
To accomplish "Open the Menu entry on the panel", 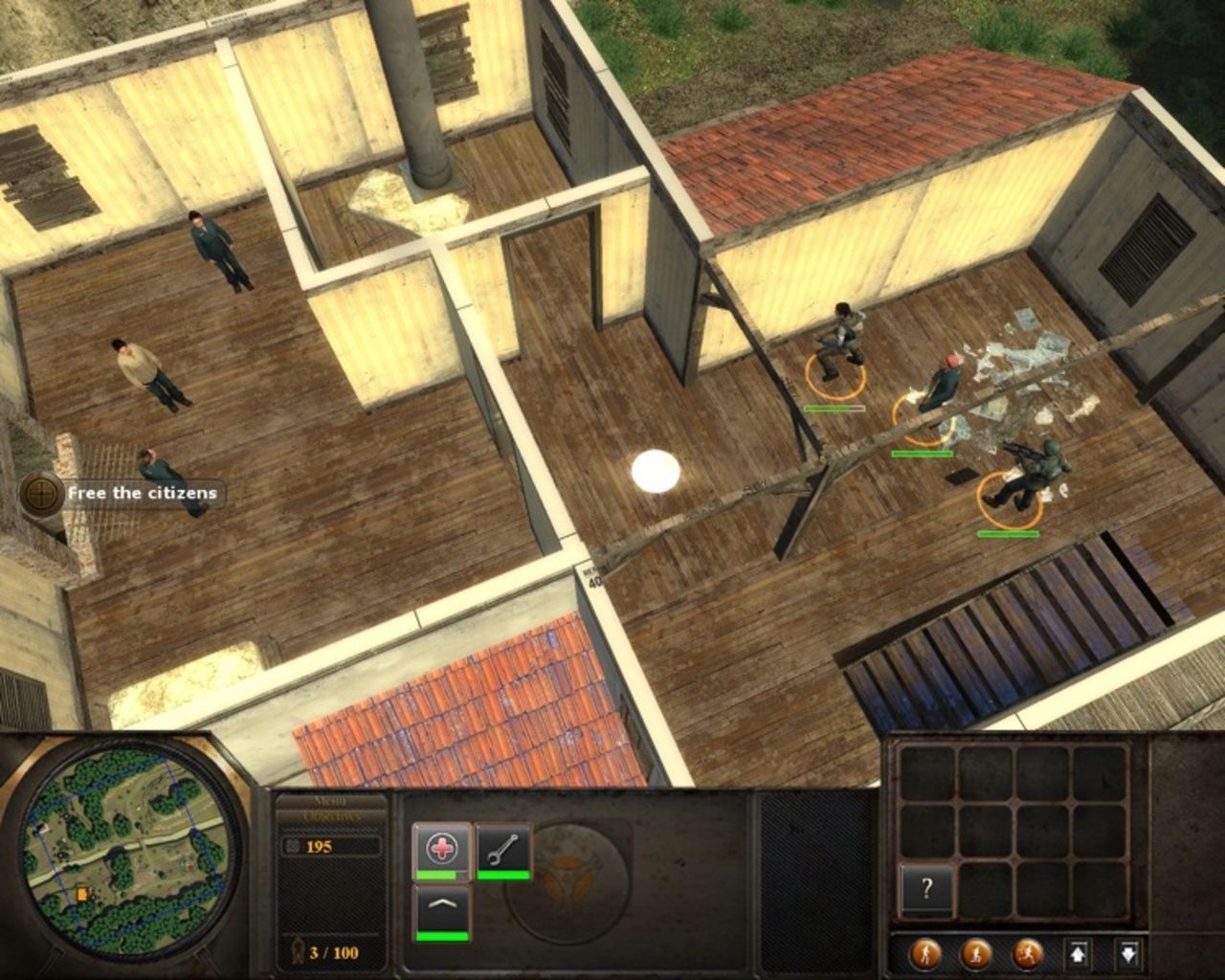I will pyautogui.click(x=329, y=801).
